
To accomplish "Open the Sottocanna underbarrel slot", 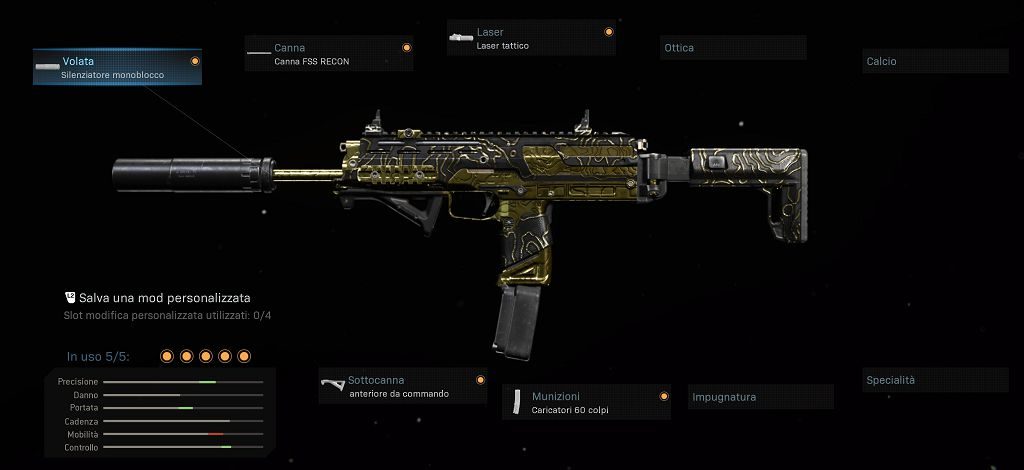I will (x=403, y=386).
